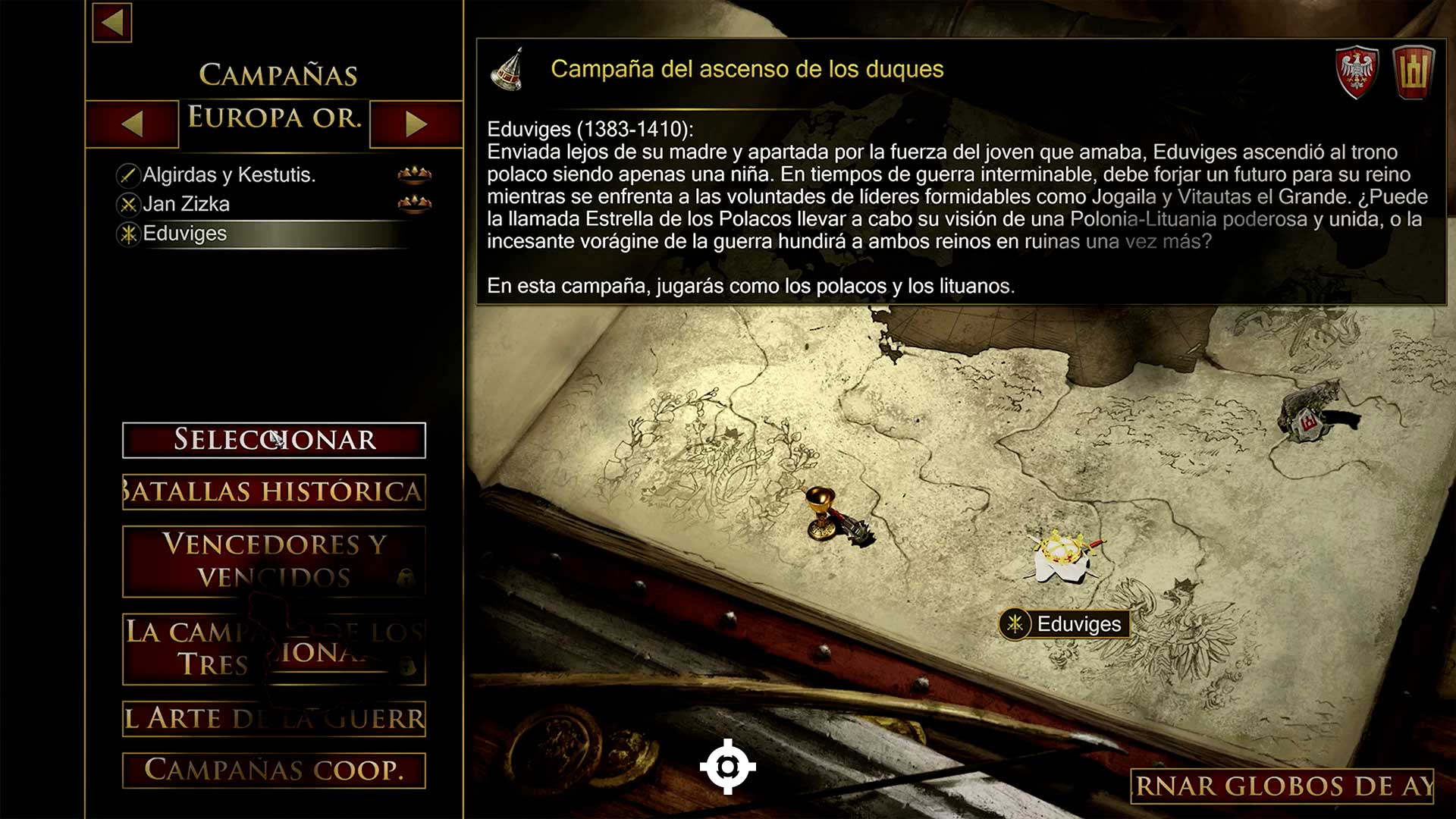The image size is (1456, 819).
Task: Open Batallas Históricas
Action: [x=274, y=491]
